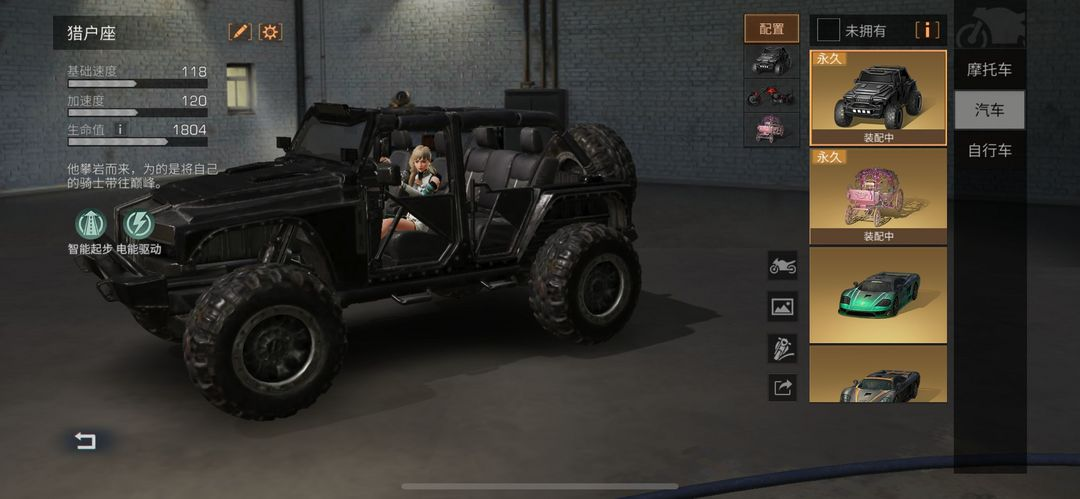
Task: Select the 配置 button
Action: (x=771, y=29)
